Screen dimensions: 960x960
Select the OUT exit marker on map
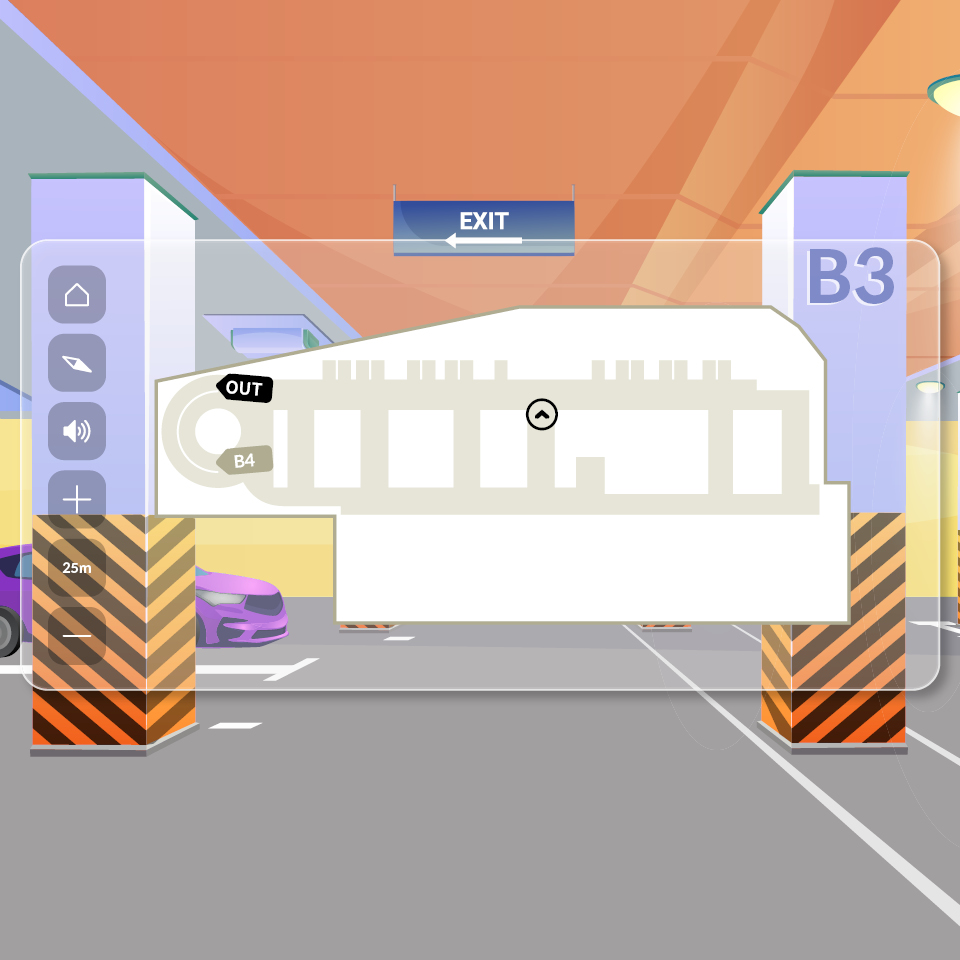point(244,388)
